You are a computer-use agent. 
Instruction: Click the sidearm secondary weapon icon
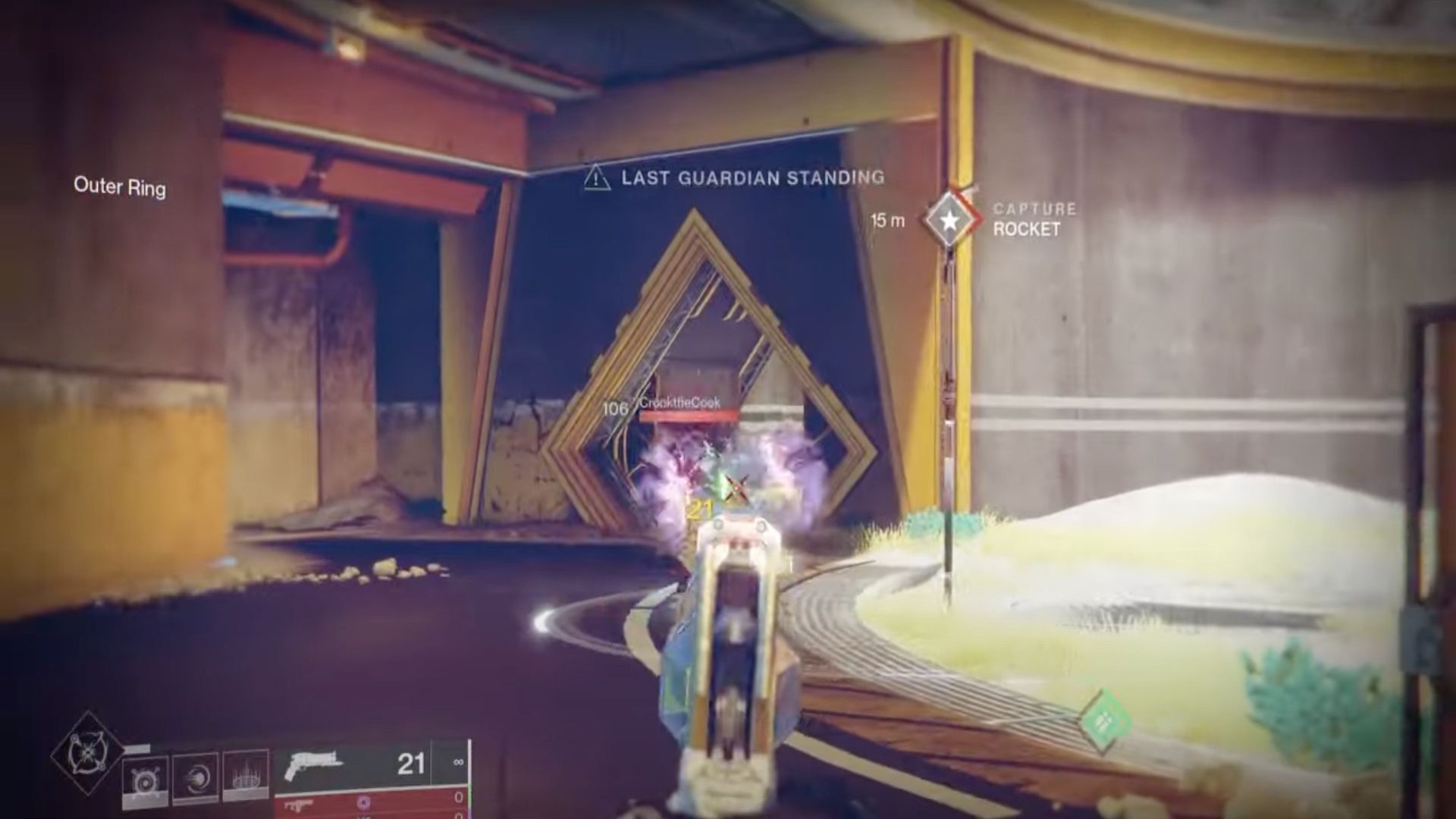coord(298,806)
